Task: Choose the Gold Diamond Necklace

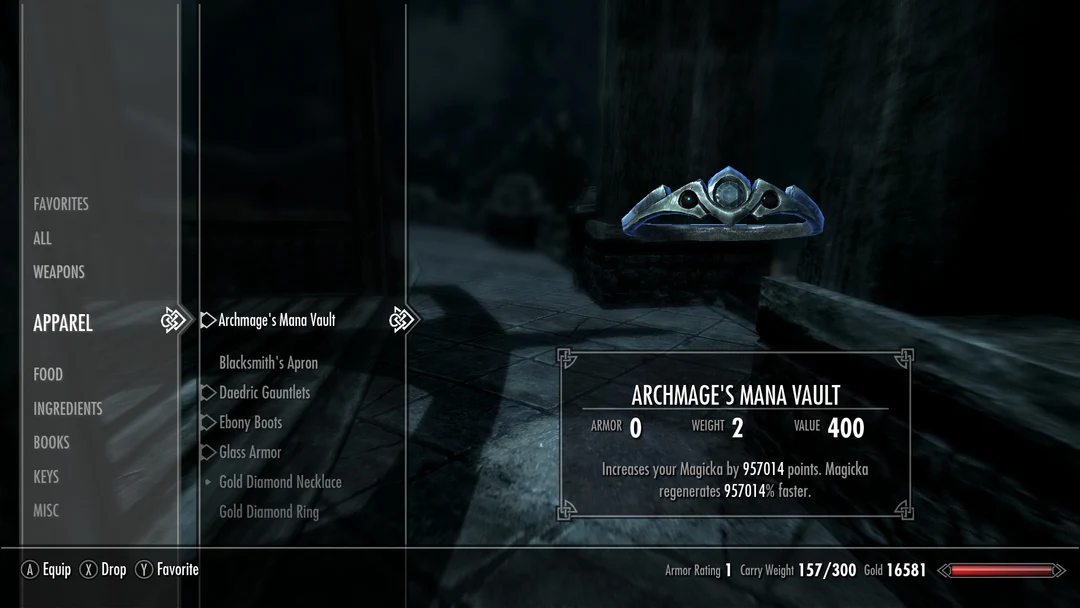Action: tap(280, 482)
